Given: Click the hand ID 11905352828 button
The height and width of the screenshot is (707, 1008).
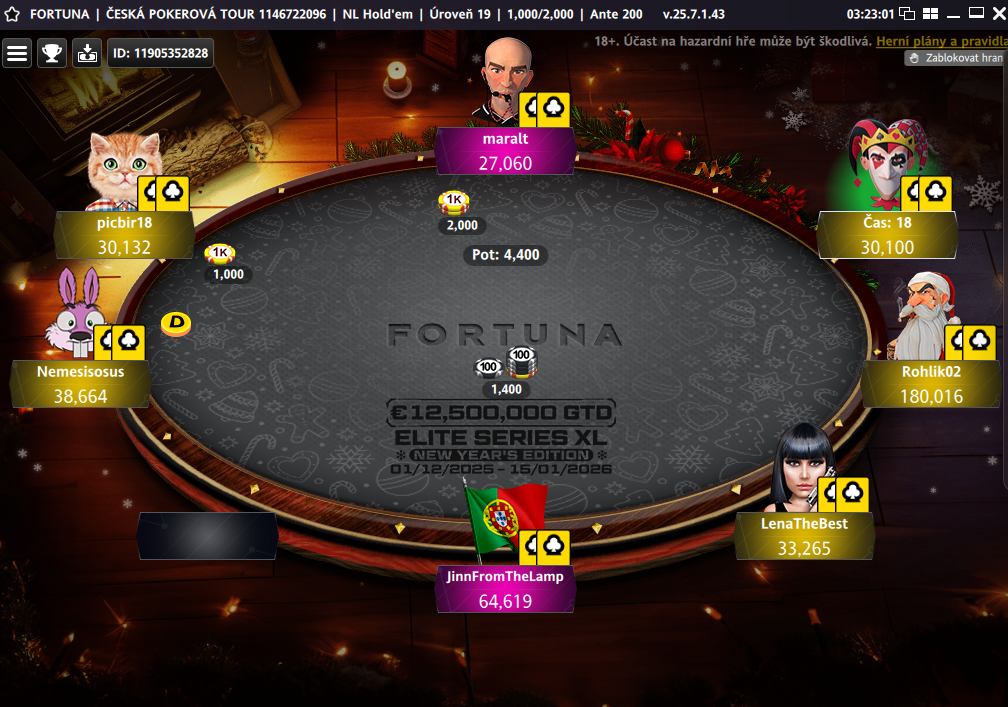Looking at the screenshot, I should coord(160,53).
